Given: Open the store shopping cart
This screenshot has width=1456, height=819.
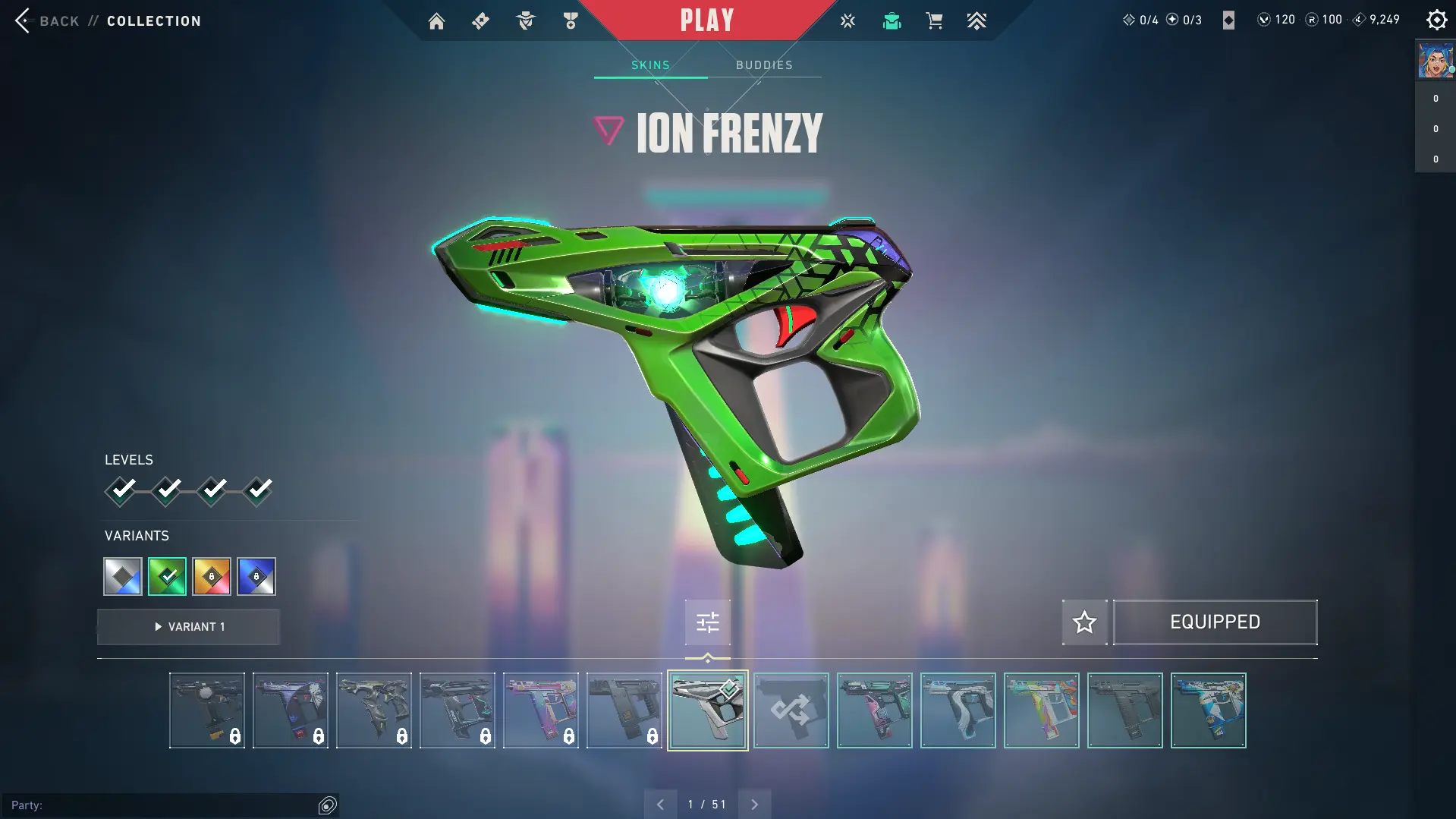Looking at the screenshot, I should (934, 21).
